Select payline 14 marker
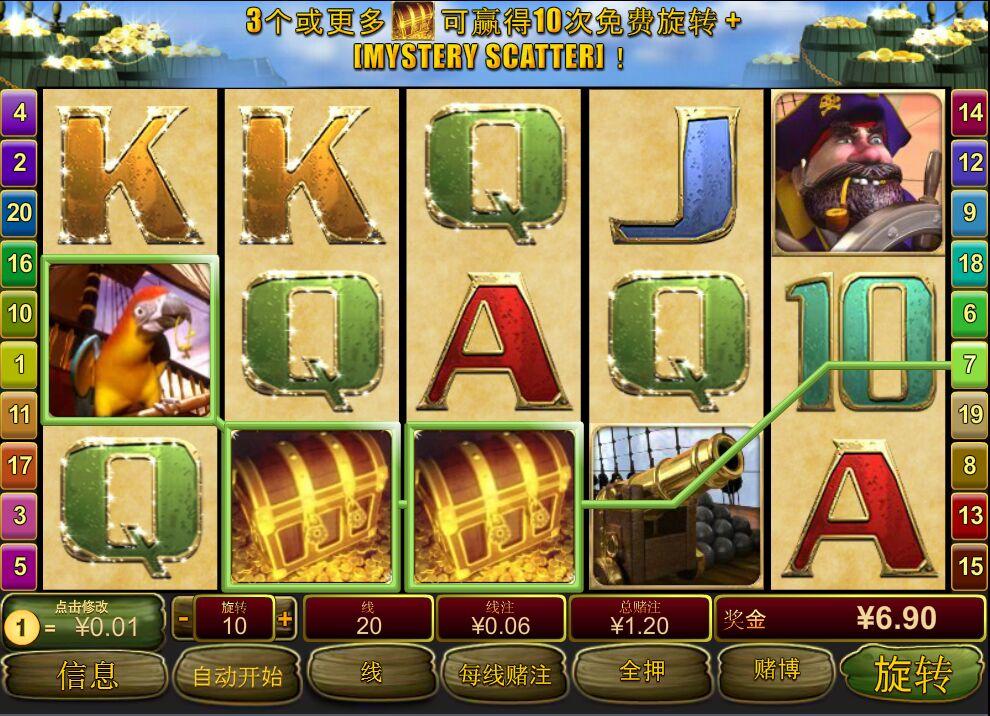This screenshot has width=990, height=716. click(970, 112)
